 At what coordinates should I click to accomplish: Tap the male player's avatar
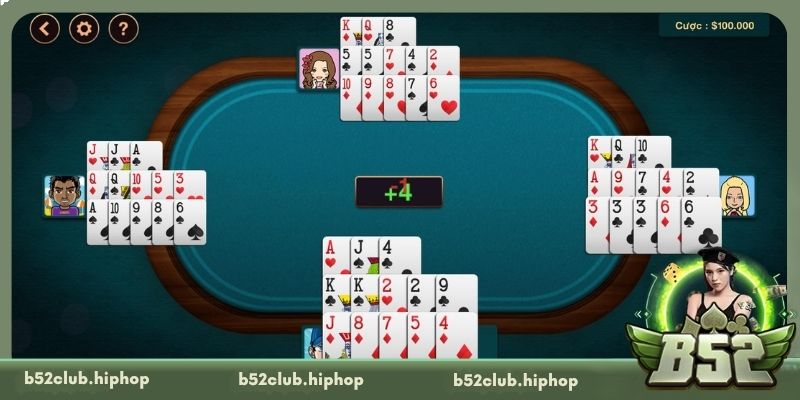[x=64, y=196]
